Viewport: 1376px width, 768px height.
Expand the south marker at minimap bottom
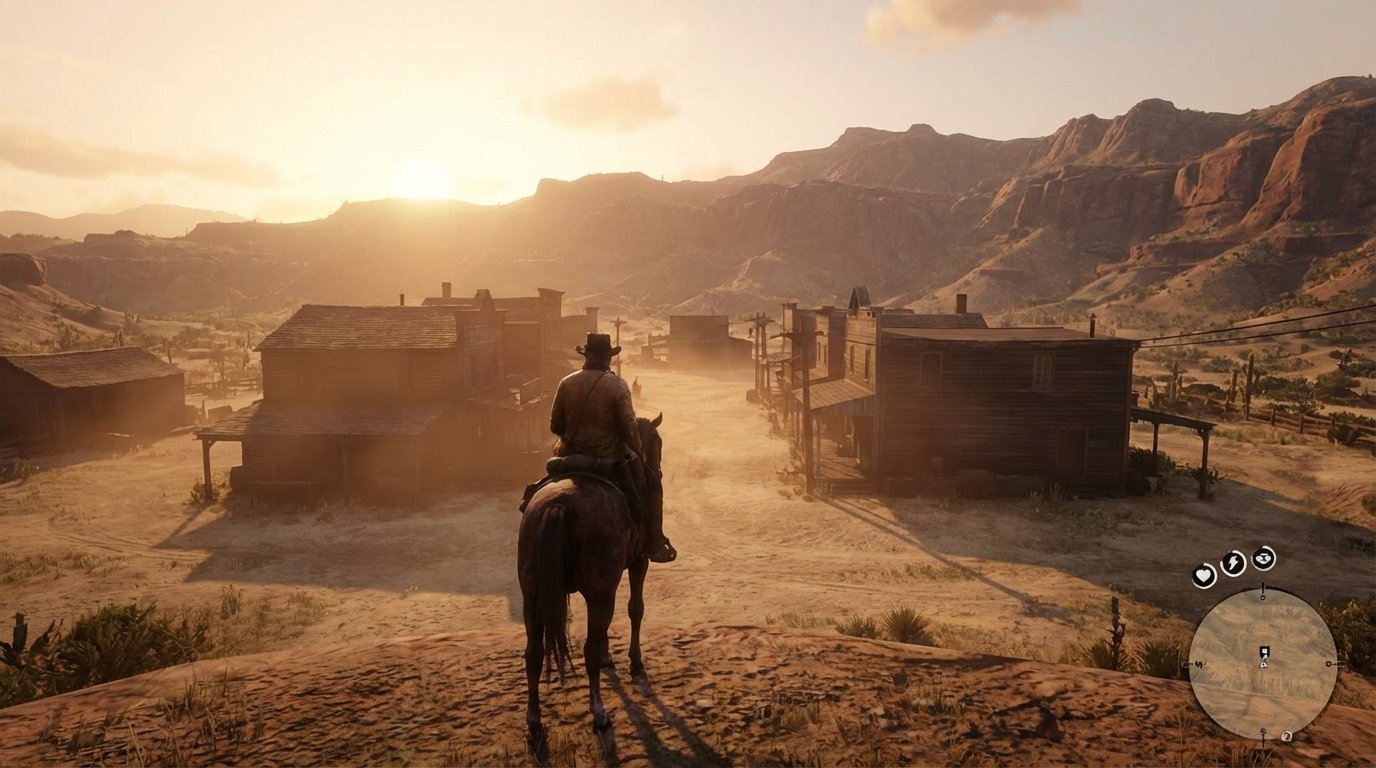[x=1263, y=730]
